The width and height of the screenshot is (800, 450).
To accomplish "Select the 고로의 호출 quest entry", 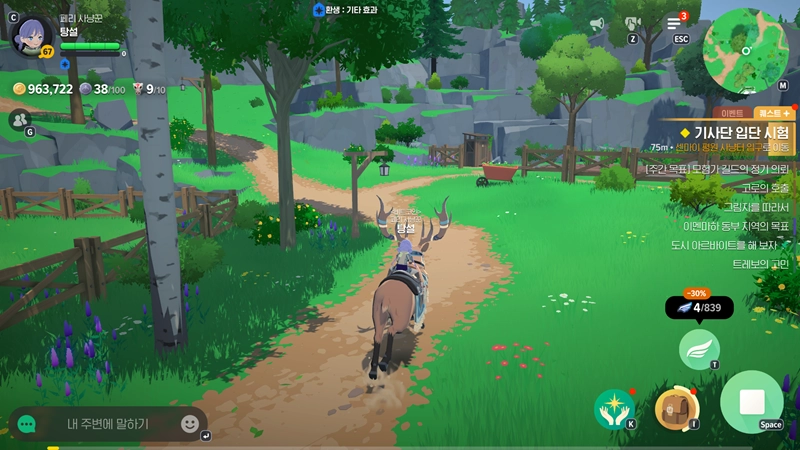I will tap(766, 187).
